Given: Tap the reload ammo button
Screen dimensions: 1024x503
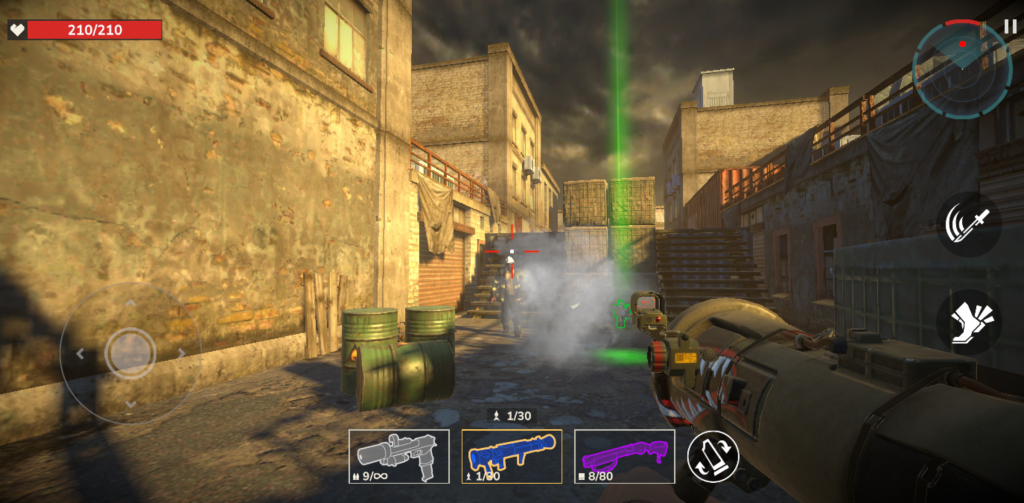Looking at the screenshot, I should [x=713, y=457].
